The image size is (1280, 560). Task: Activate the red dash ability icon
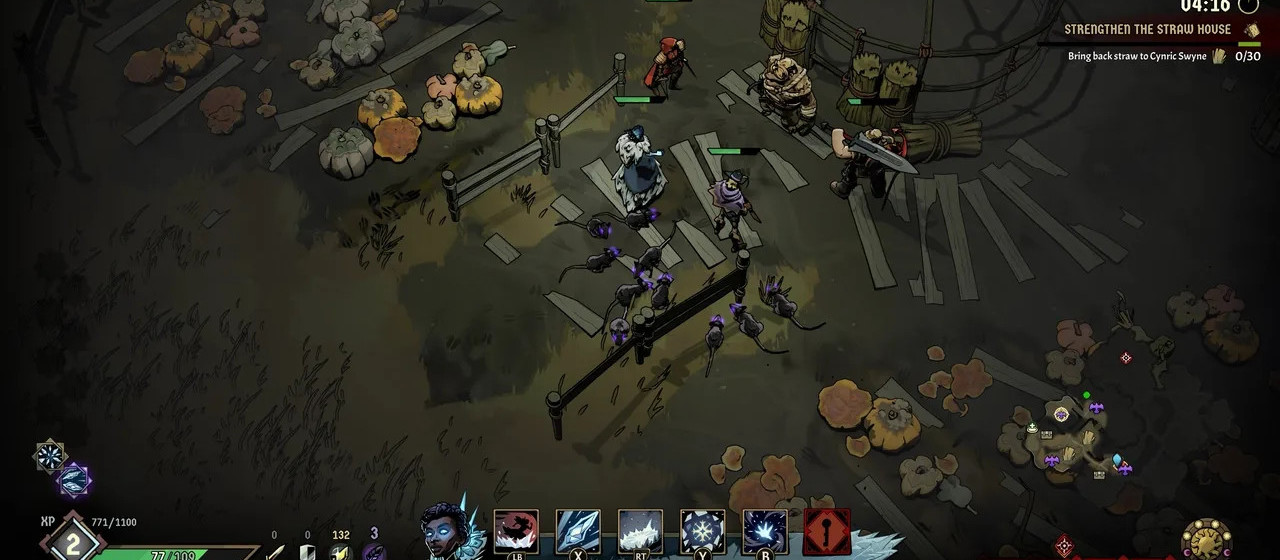516,531
